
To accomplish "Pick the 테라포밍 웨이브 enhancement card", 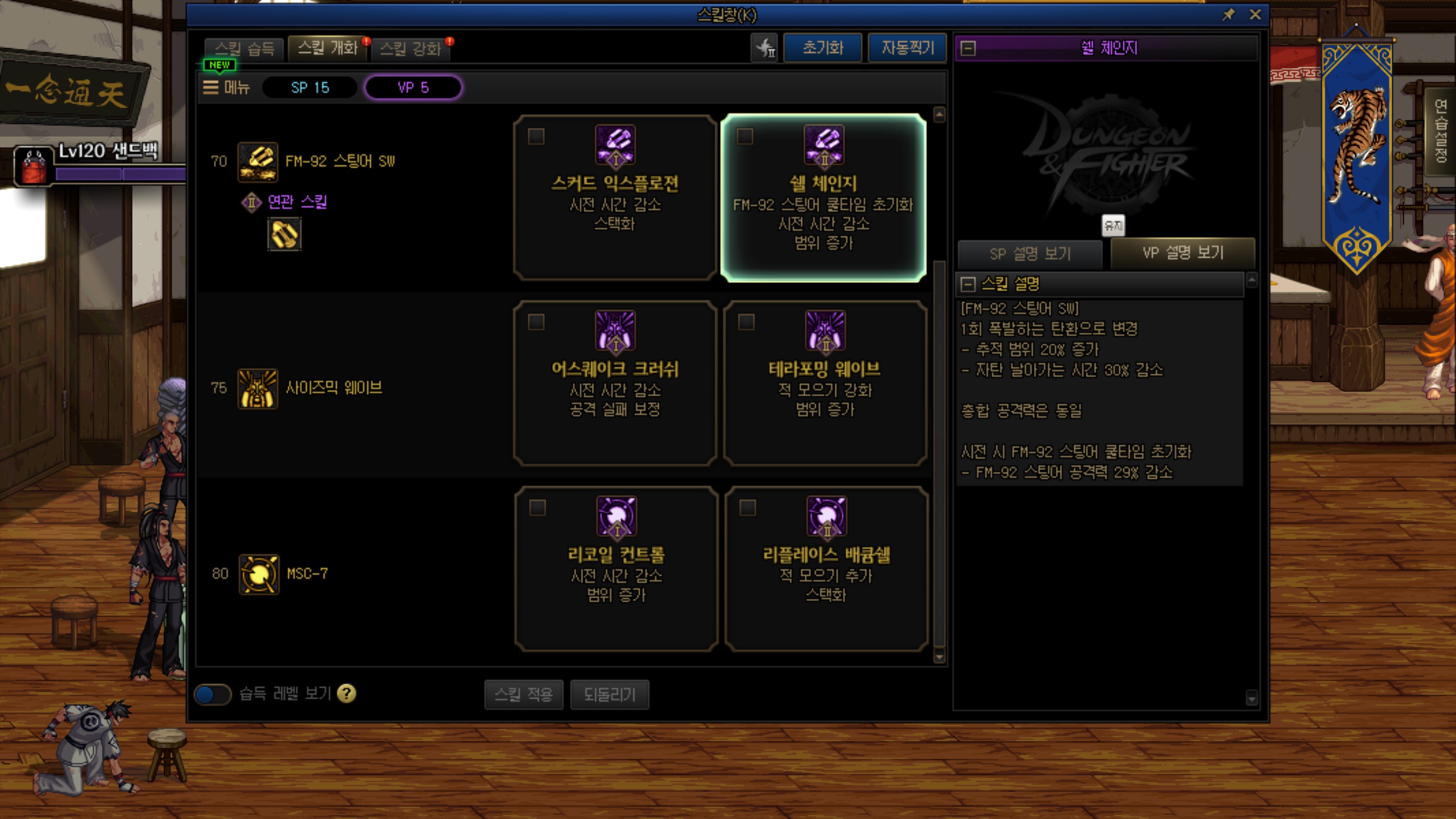I will [x=825, y=383].
